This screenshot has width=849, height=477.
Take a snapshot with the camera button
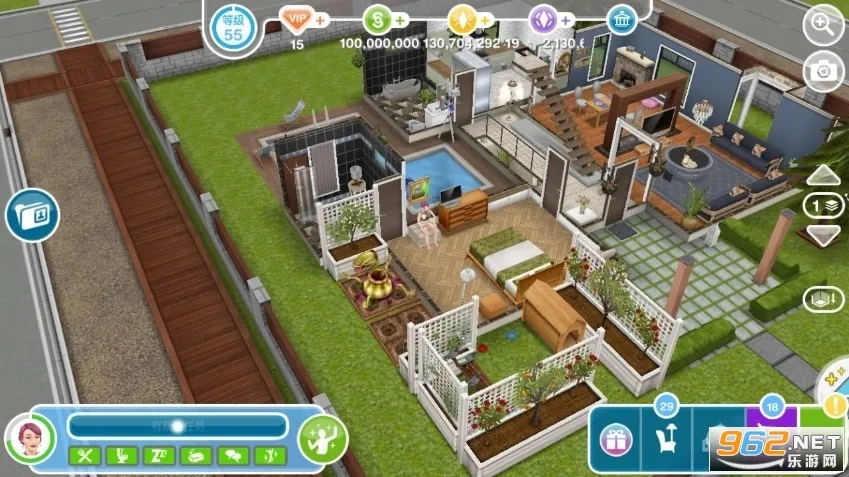pos(823,69)
